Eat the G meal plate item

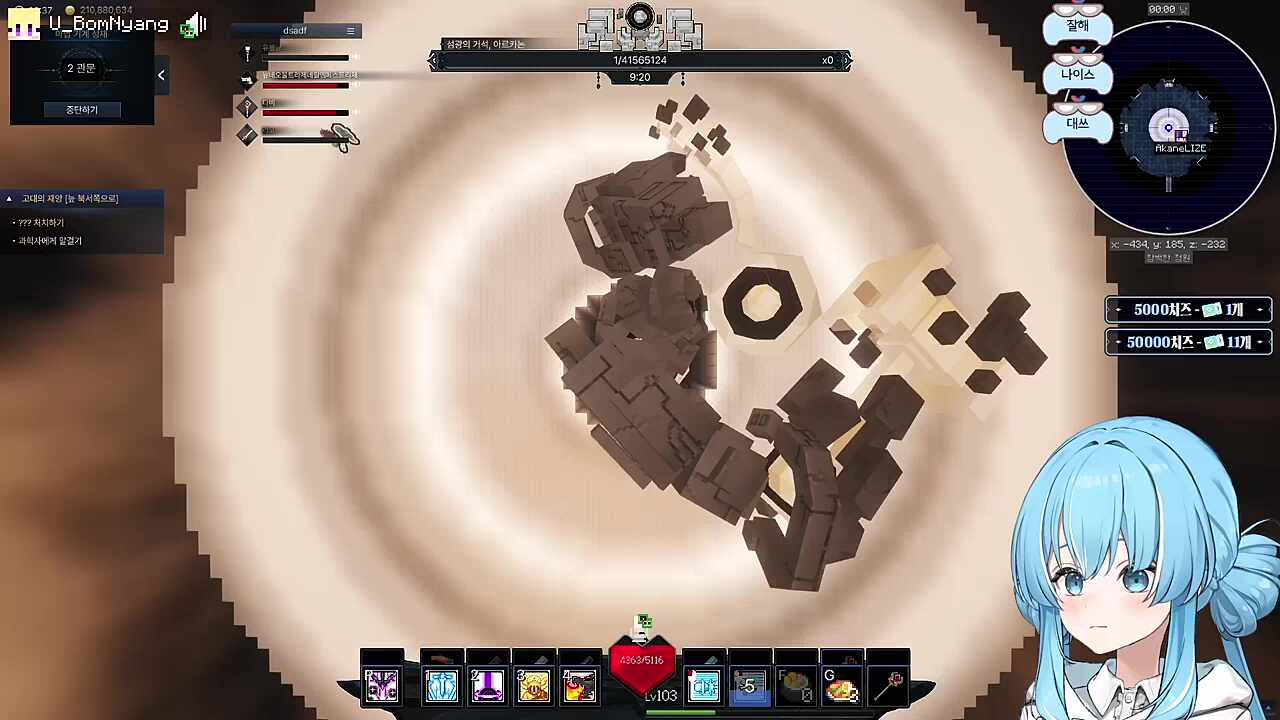coord(842,687)
